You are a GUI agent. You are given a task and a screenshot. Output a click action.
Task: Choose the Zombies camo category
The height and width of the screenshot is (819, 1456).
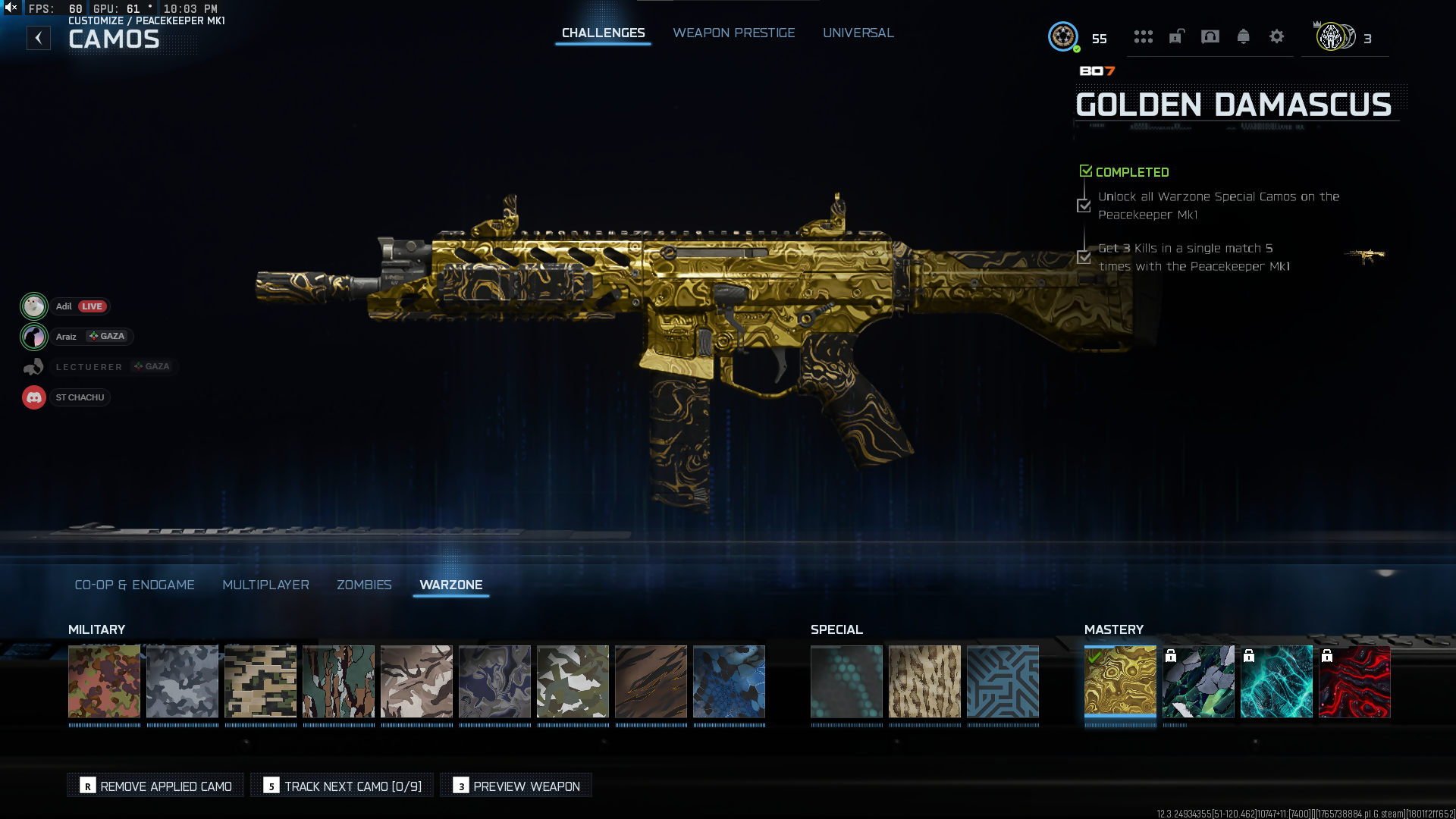(x=364, y=585)
